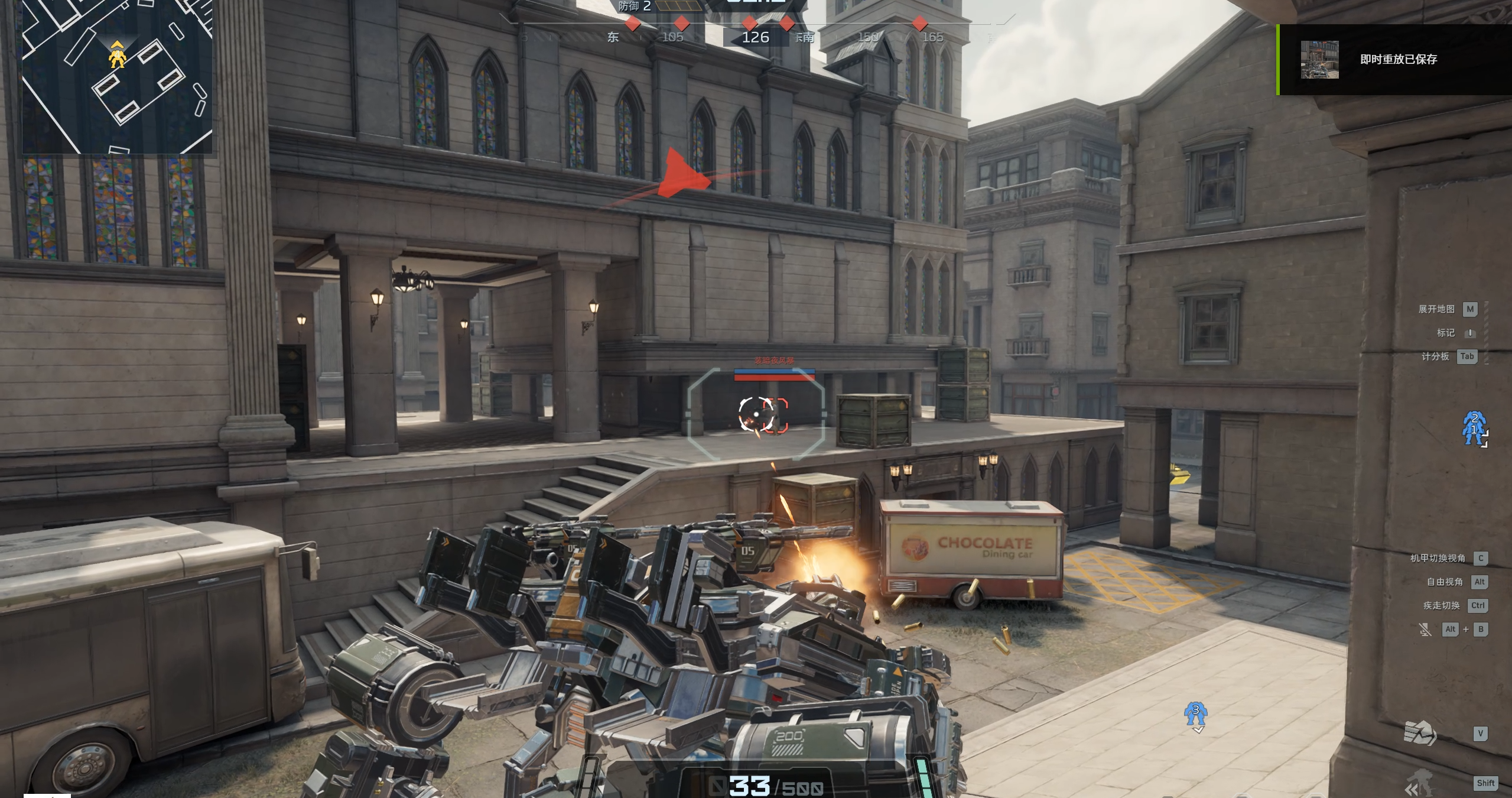Viewport: 1512px width, 798px height.
Task: Select the yellow player mech marker on minimap
Action: [117, 57]
